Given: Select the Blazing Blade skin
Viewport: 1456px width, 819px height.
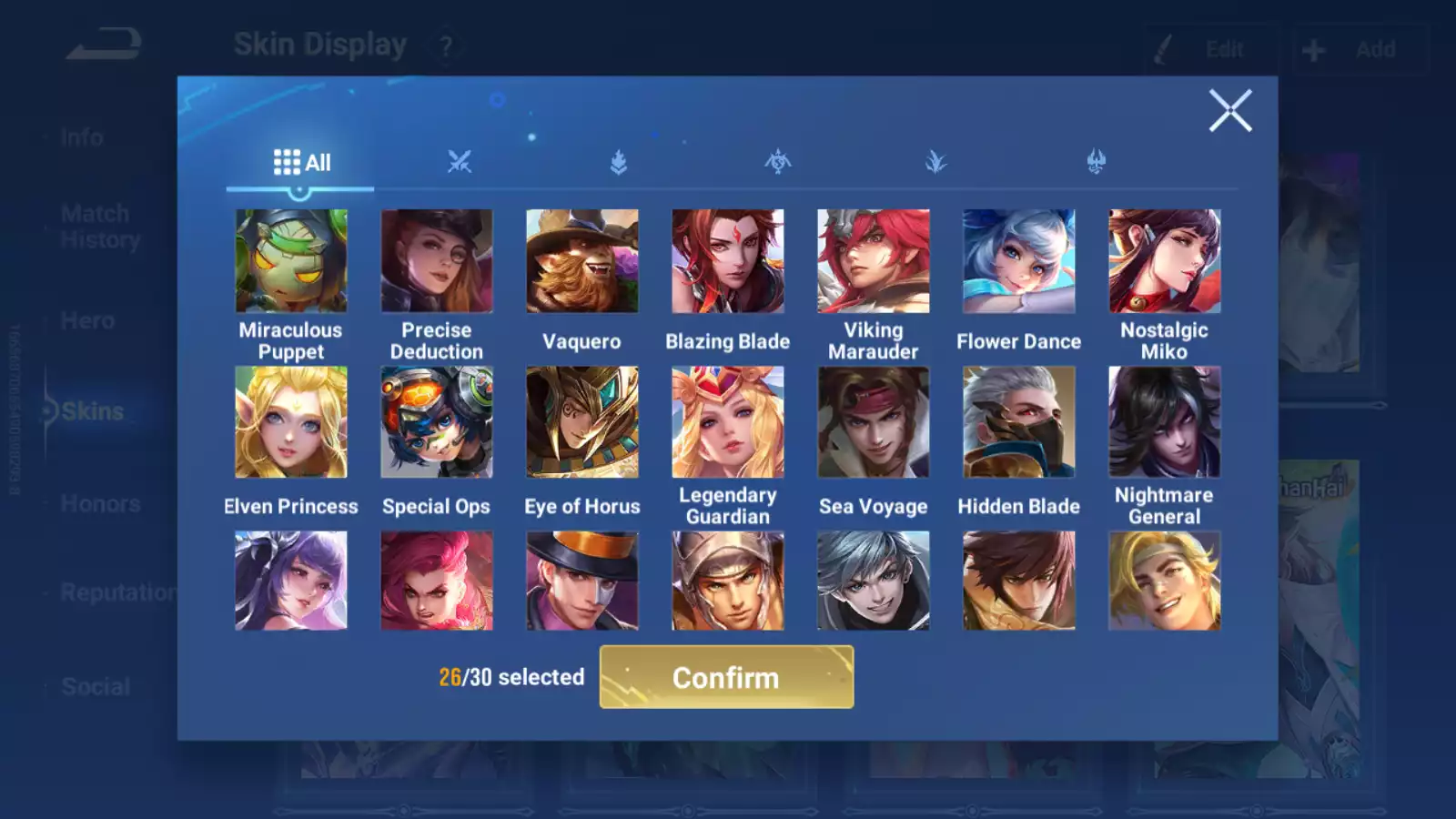Looking at the screenshot, I should [728, 261].
